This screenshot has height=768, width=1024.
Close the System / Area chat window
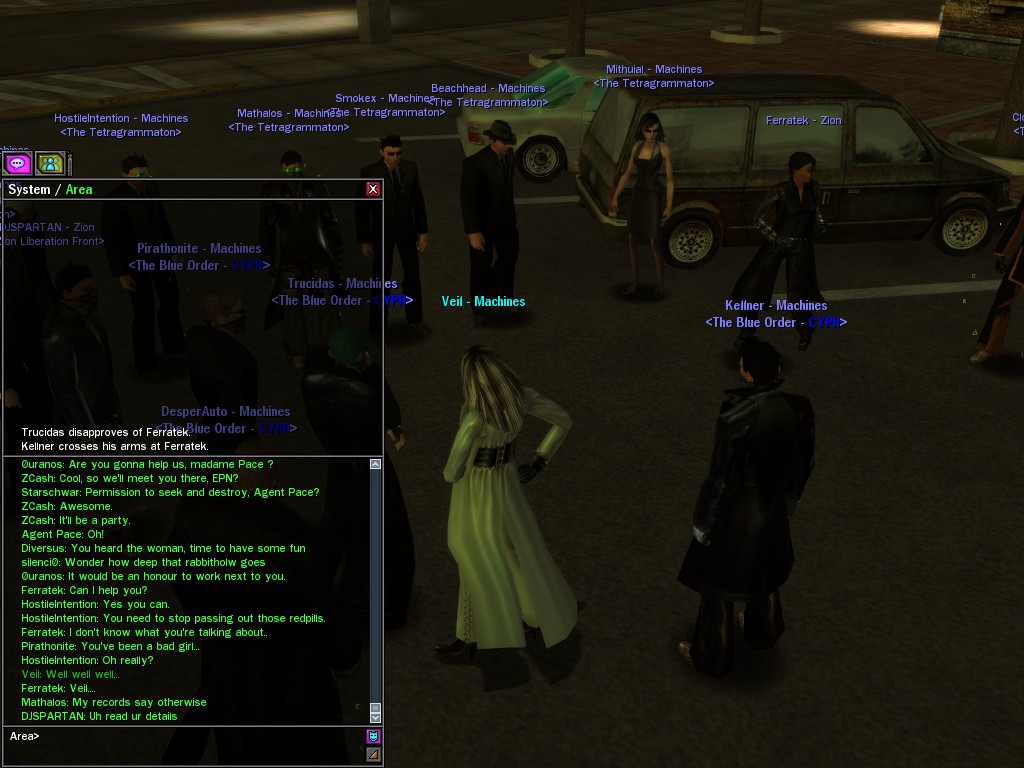(373, 189)
